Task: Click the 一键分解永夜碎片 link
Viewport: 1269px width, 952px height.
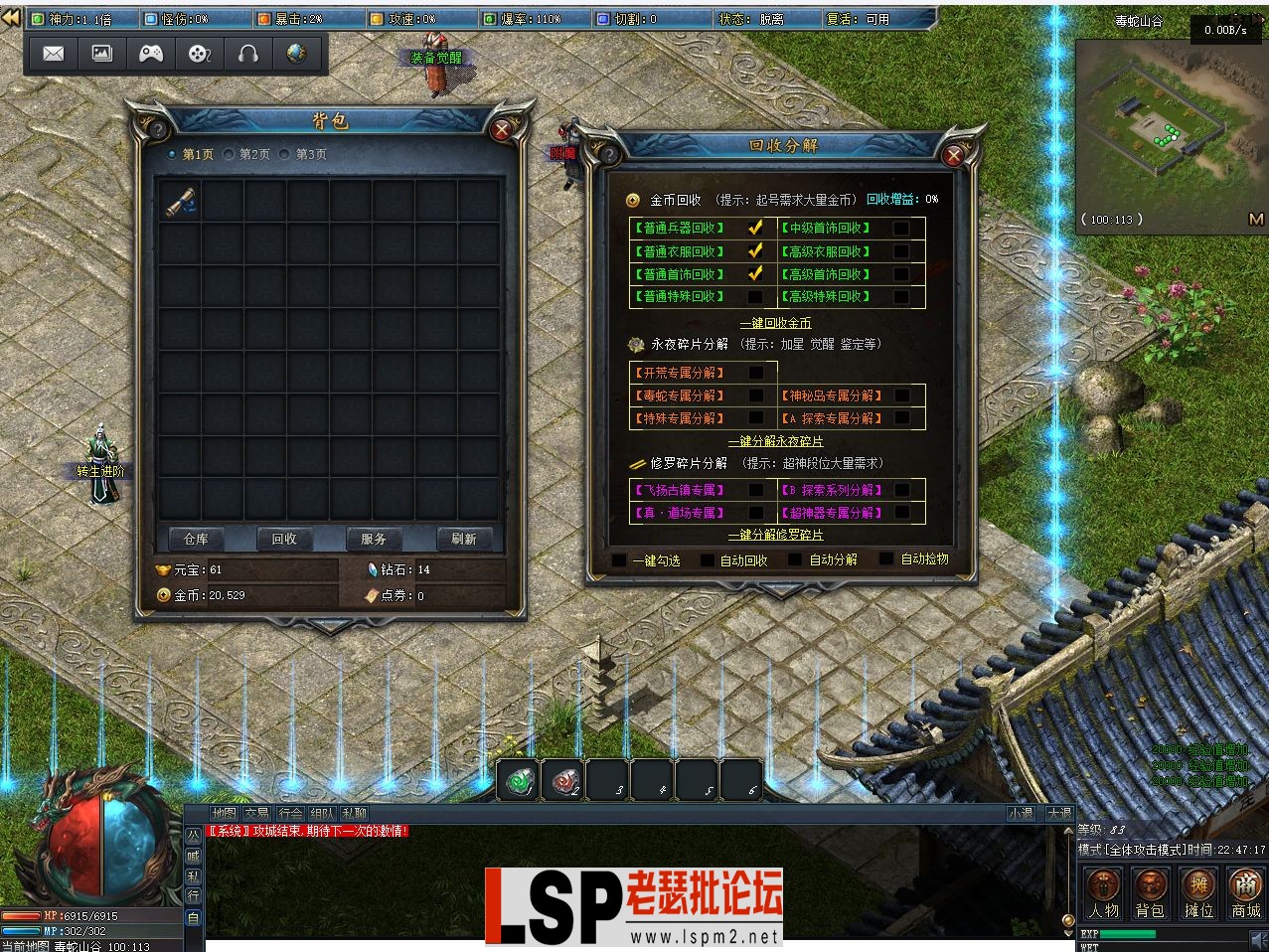Action: point(775,441)
